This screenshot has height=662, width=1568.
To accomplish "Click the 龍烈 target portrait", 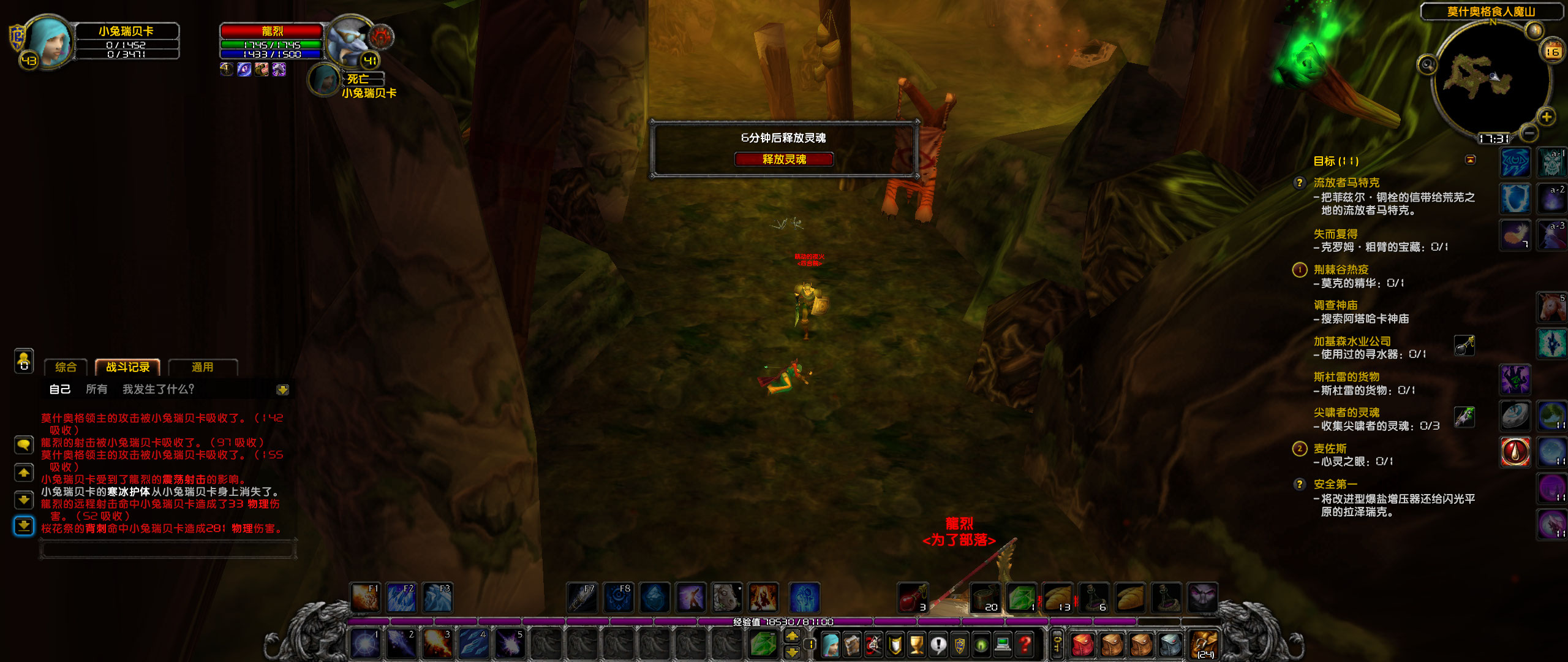I will coord(350,42).
